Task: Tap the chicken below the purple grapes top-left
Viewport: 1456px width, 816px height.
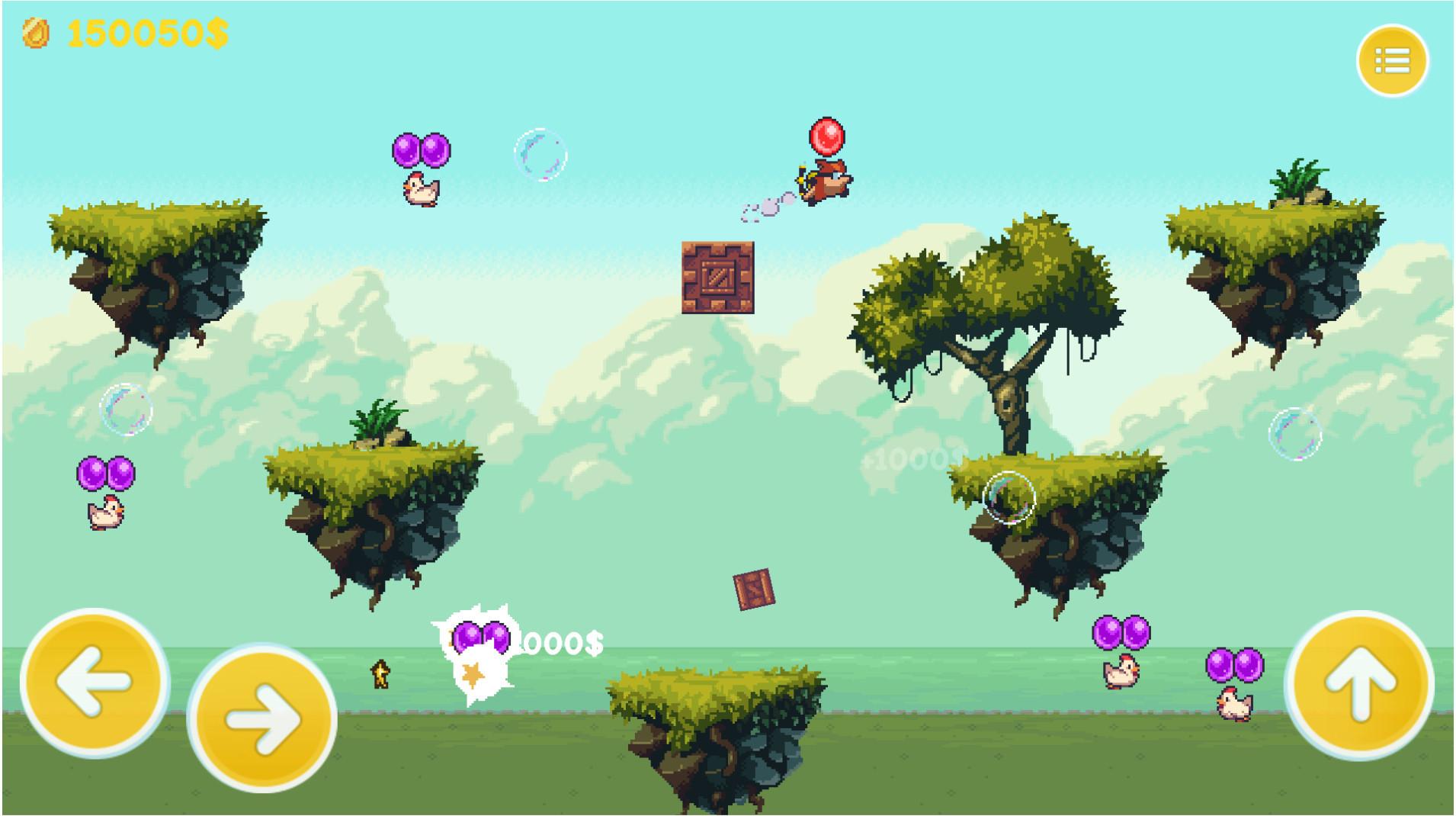Action: pyautogui.click(x=422, y=191)
